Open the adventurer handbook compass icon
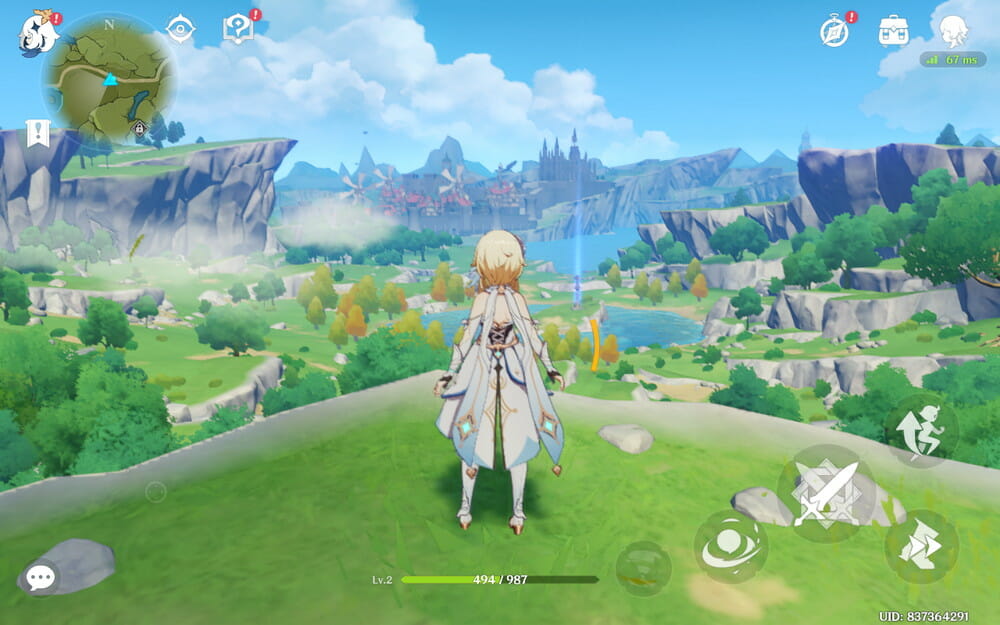Screen dimensions: 1000x625 point(834,31)
